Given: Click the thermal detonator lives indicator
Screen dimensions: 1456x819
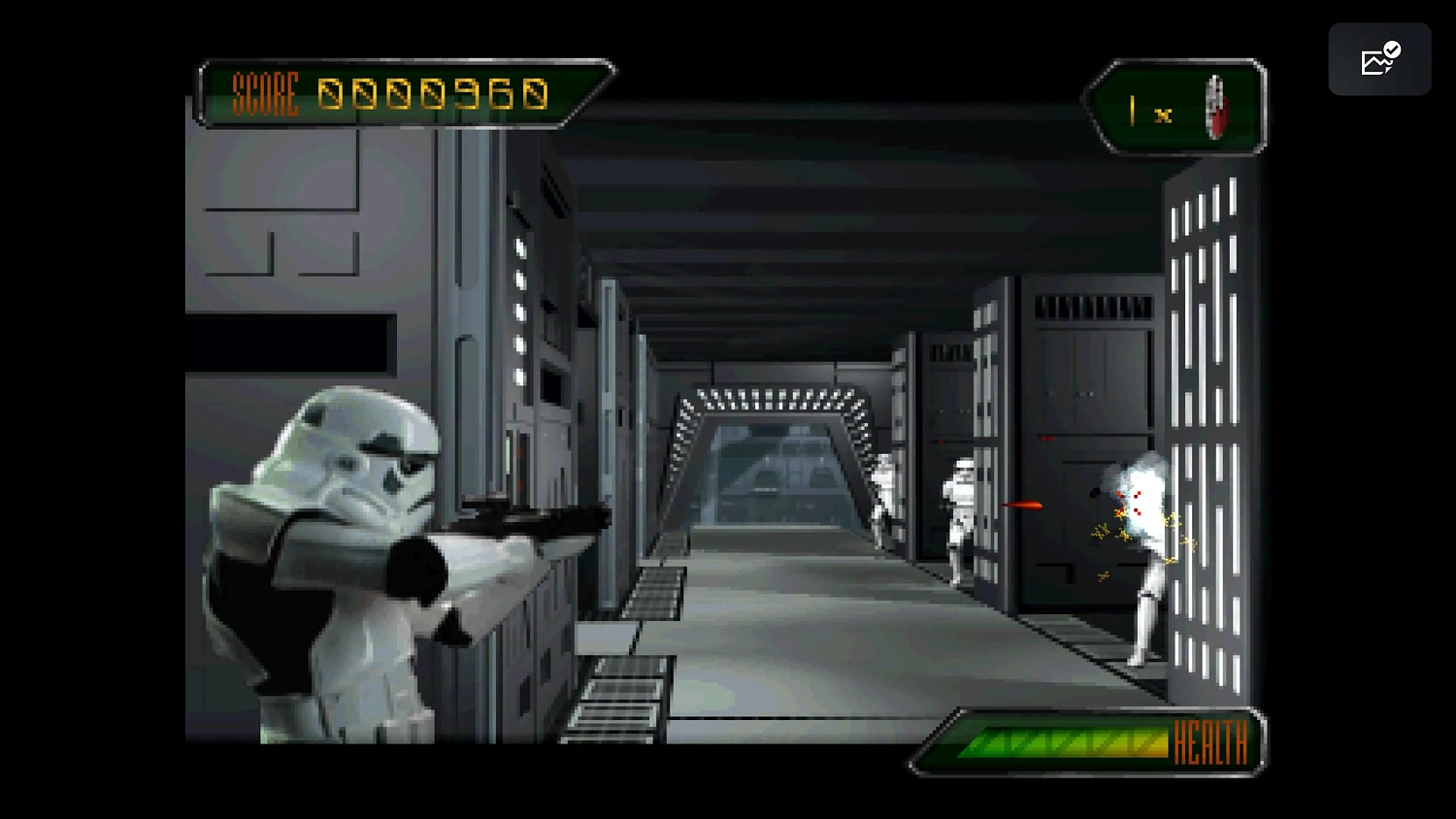Looking at the screenshot, I should pyautogui.click(x=1216, y=107).
